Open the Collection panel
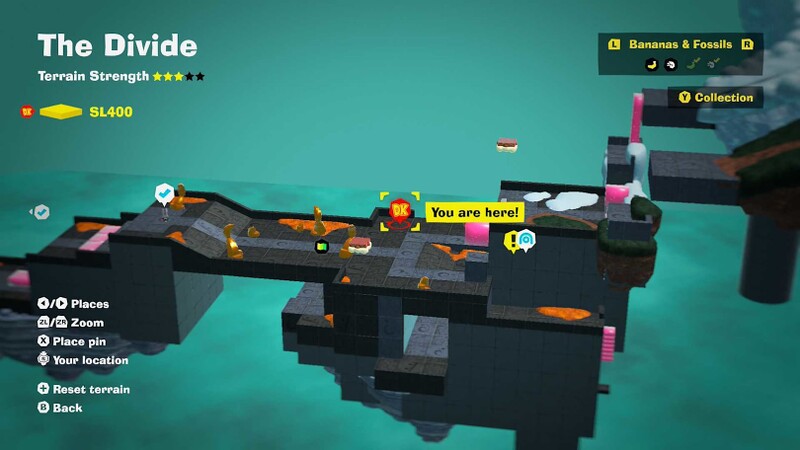This screenshot has height=450, width=800. coord(715,97)
